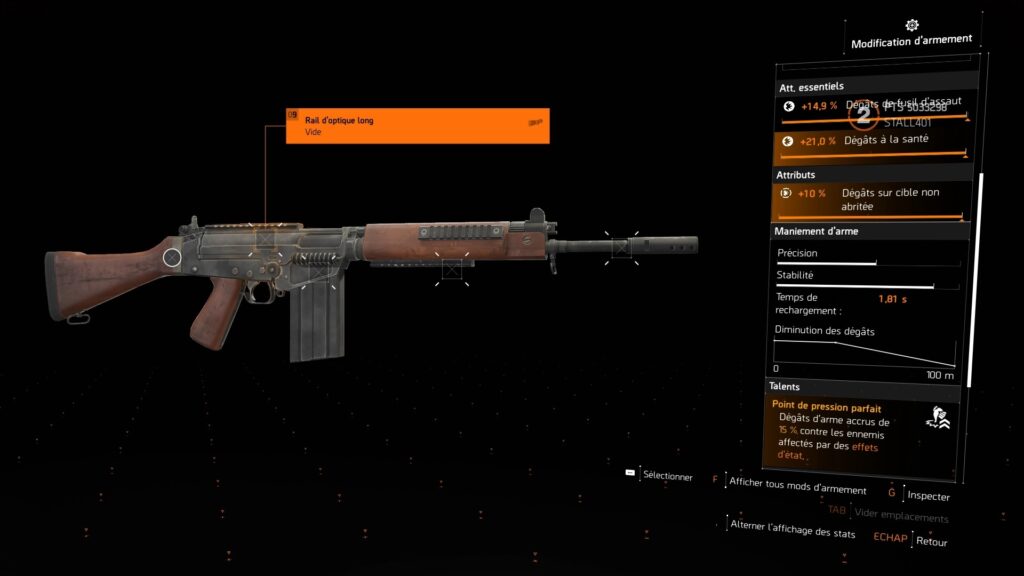
Task: Select the underbarrel mod slot marker
Action: (451, 268)
